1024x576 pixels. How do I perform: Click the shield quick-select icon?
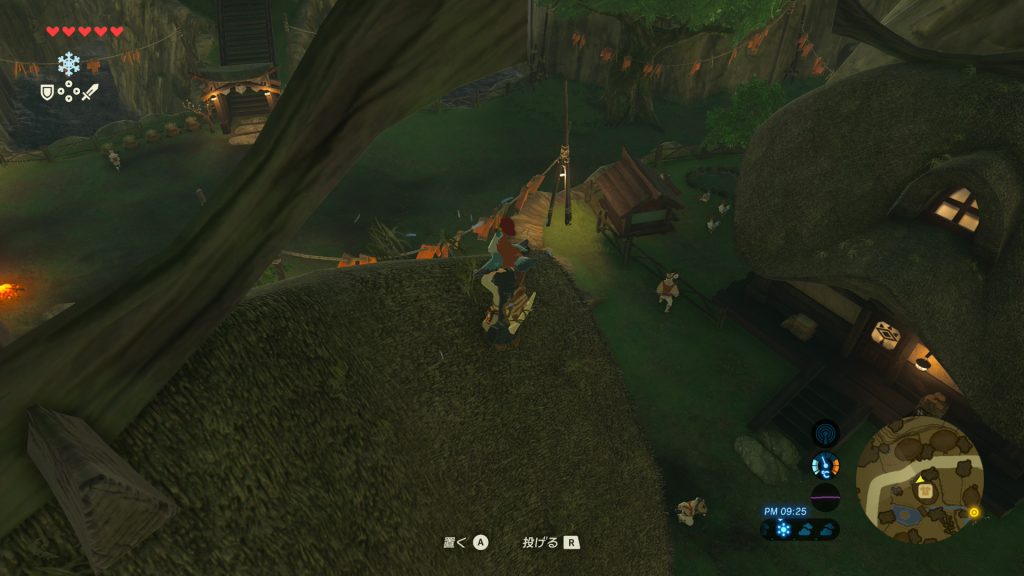[x=46, y=92]
